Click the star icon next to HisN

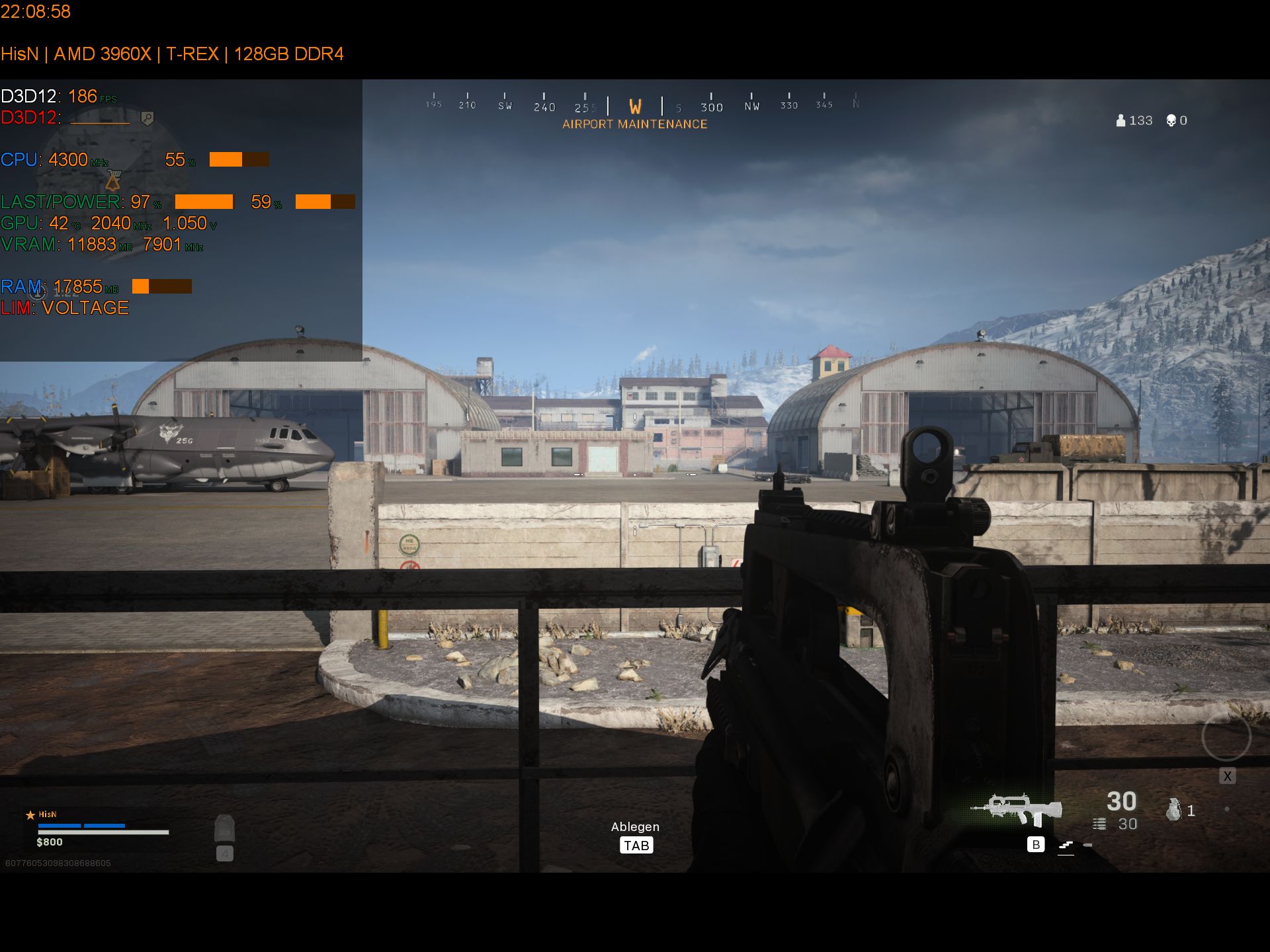pyautogui.click(x=30, y=815)
